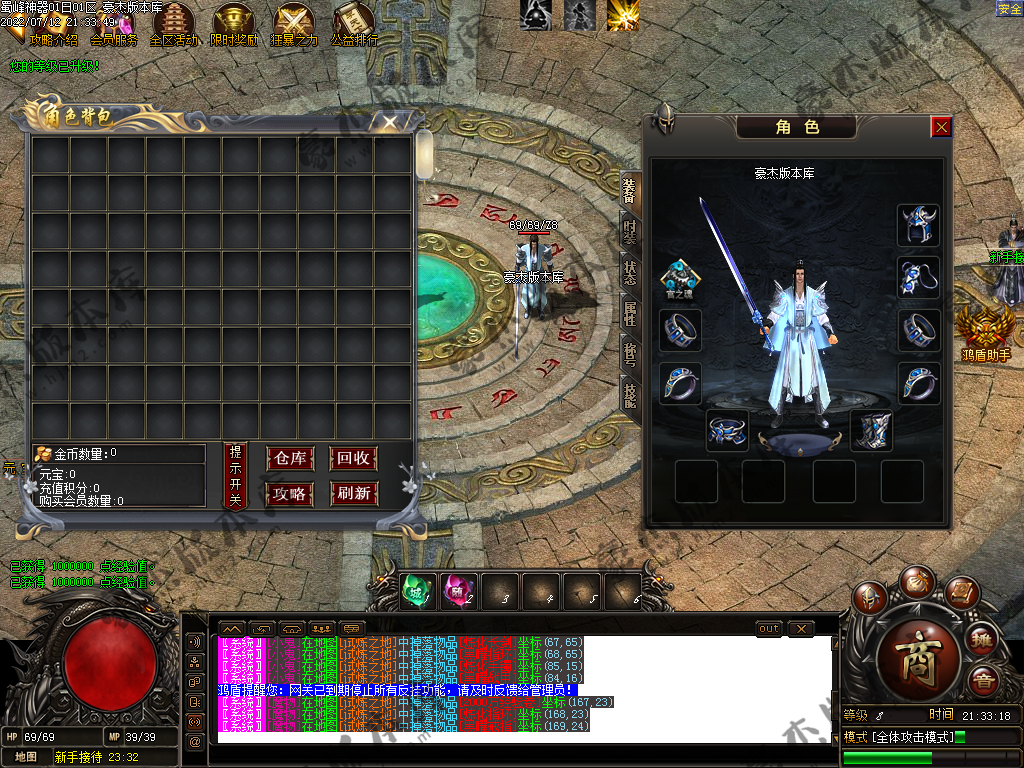The width and height of the screenshot is (1024, 768).
Task: Open the 鸿盾助手 assistant
Action: pos(986,332)
